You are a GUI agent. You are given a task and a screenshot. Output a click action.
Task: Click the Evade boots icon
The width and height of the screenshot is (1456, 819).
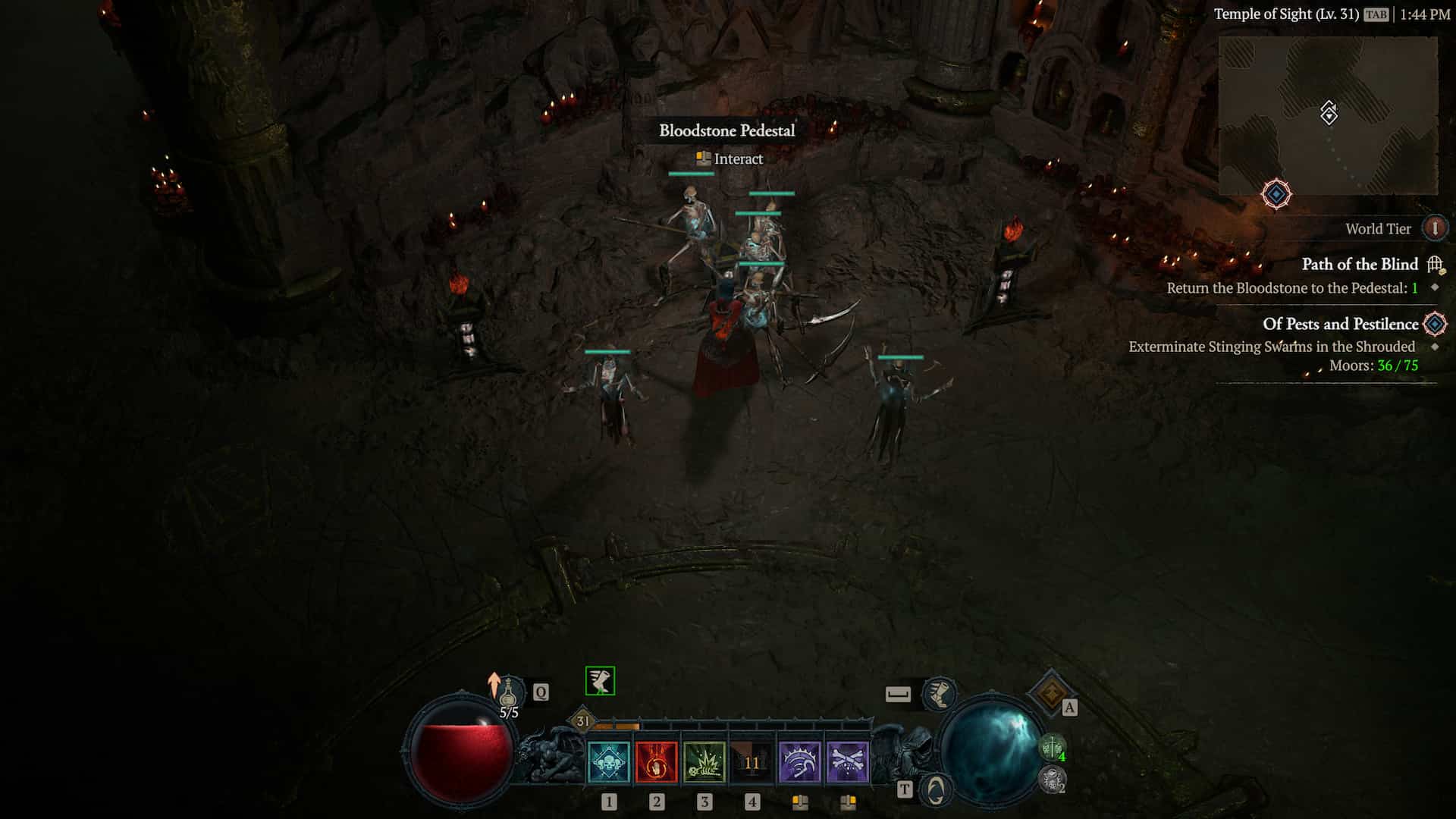click(939, 695)
